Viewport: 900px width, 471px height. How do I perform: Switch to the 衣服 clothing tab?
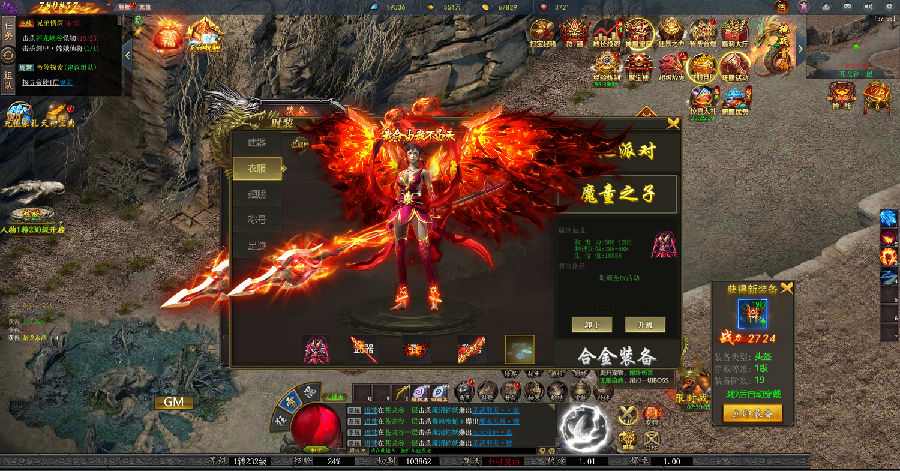point(257,169)
